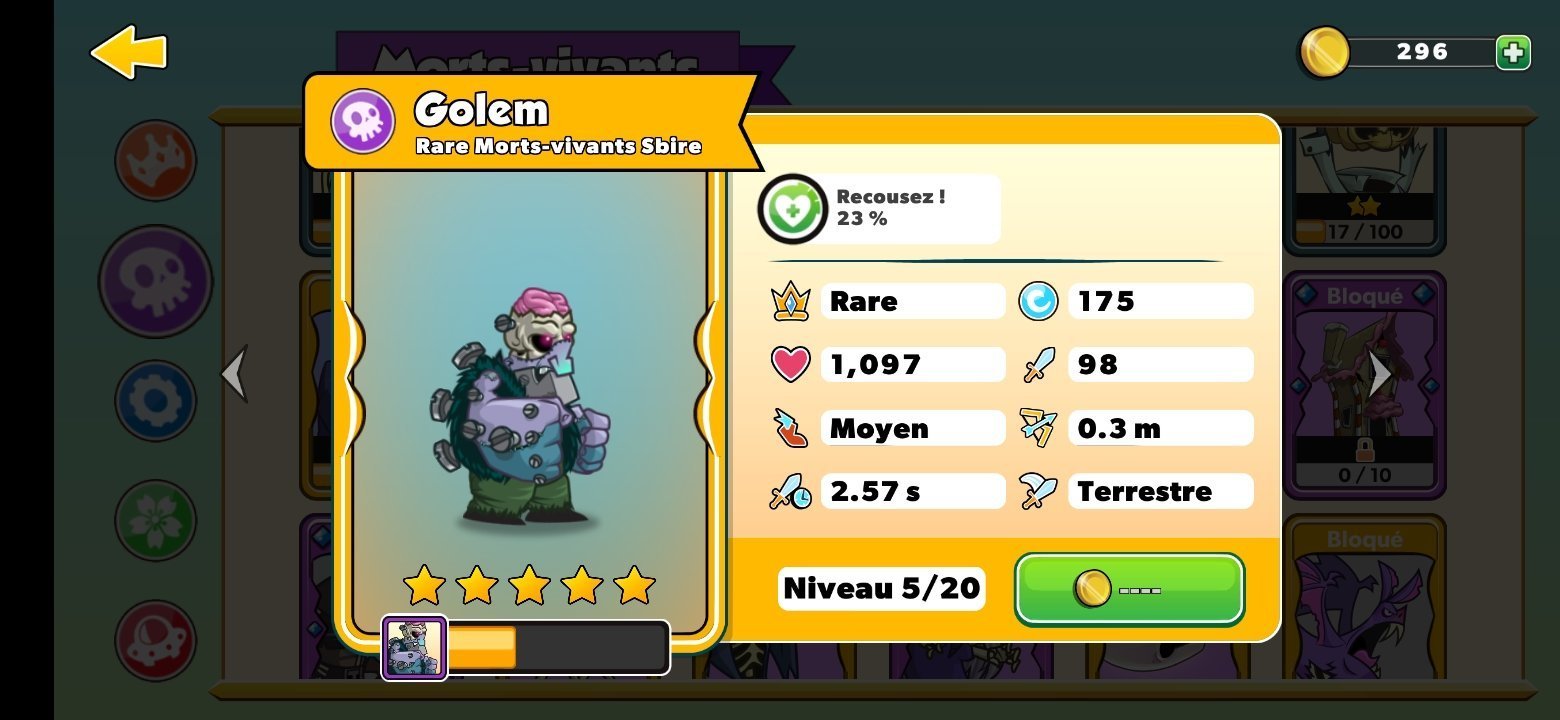The height and width of the screenshot is (720, 1560).
Task: Switch to the orange crown faction tab
Action: click(x=155, y=160)
